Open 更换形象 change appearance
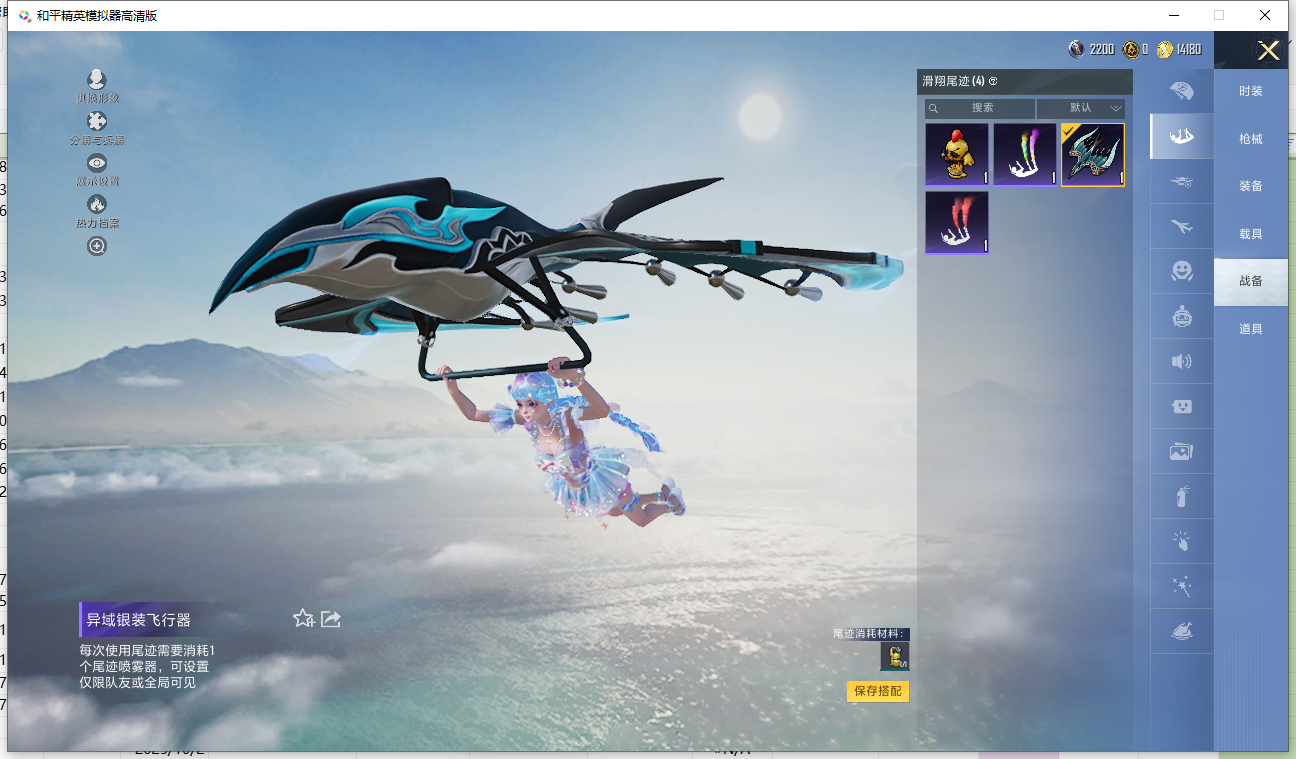The image size is (1296, 759). click(x=97, y=87)
